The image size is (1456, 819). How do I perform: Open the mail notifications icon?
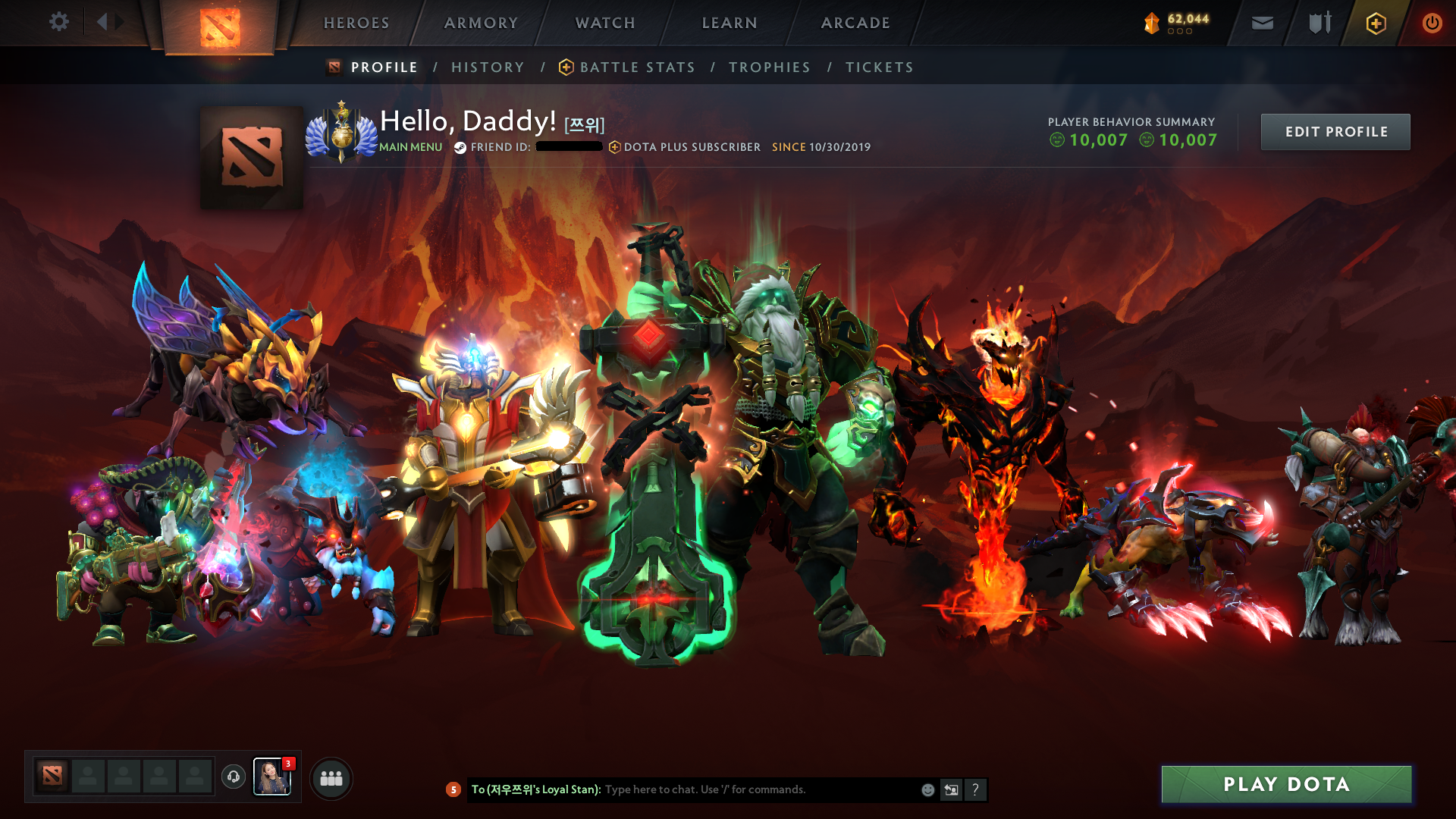(x=1262, y=23)
